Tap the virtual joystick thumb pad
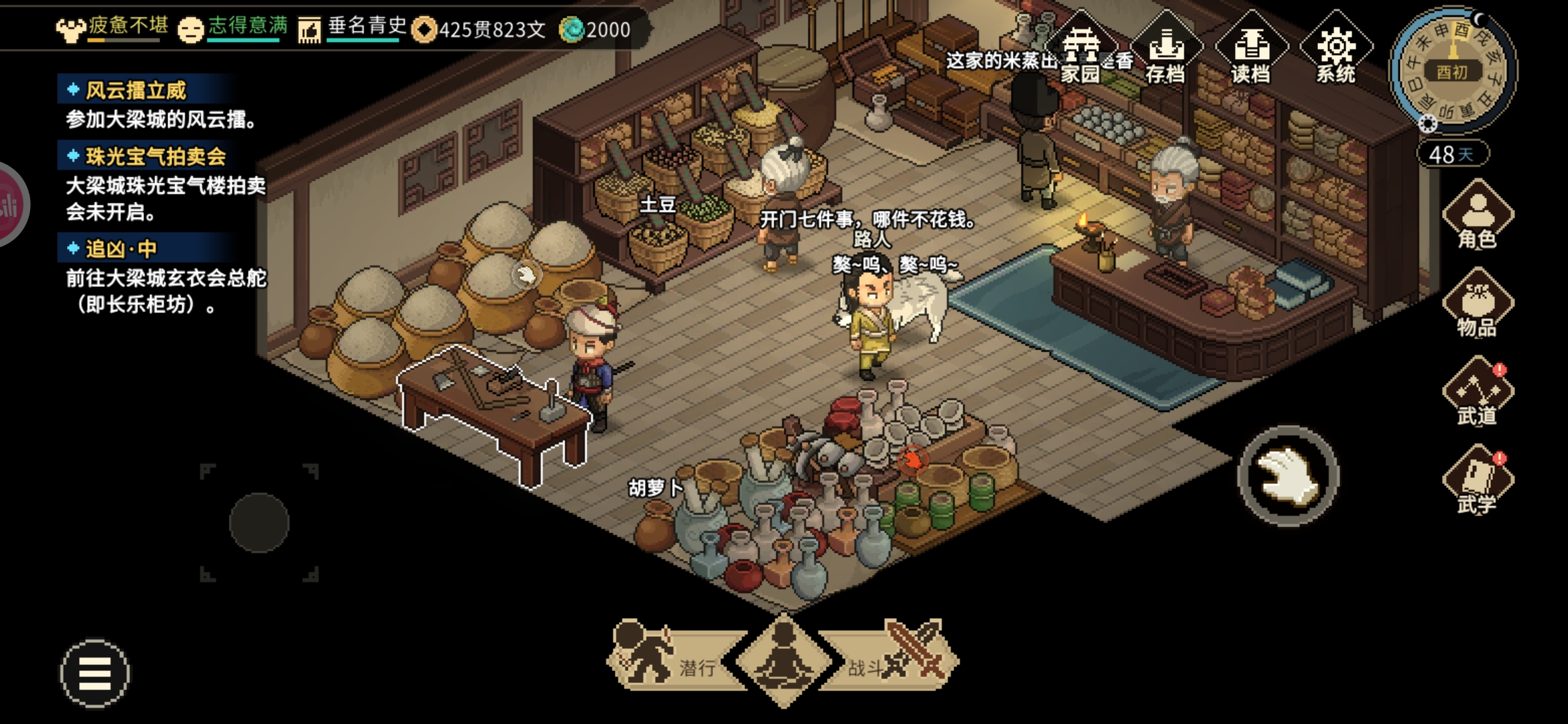This screenshot has height=724, width=1568. click(x=259, y=523)
